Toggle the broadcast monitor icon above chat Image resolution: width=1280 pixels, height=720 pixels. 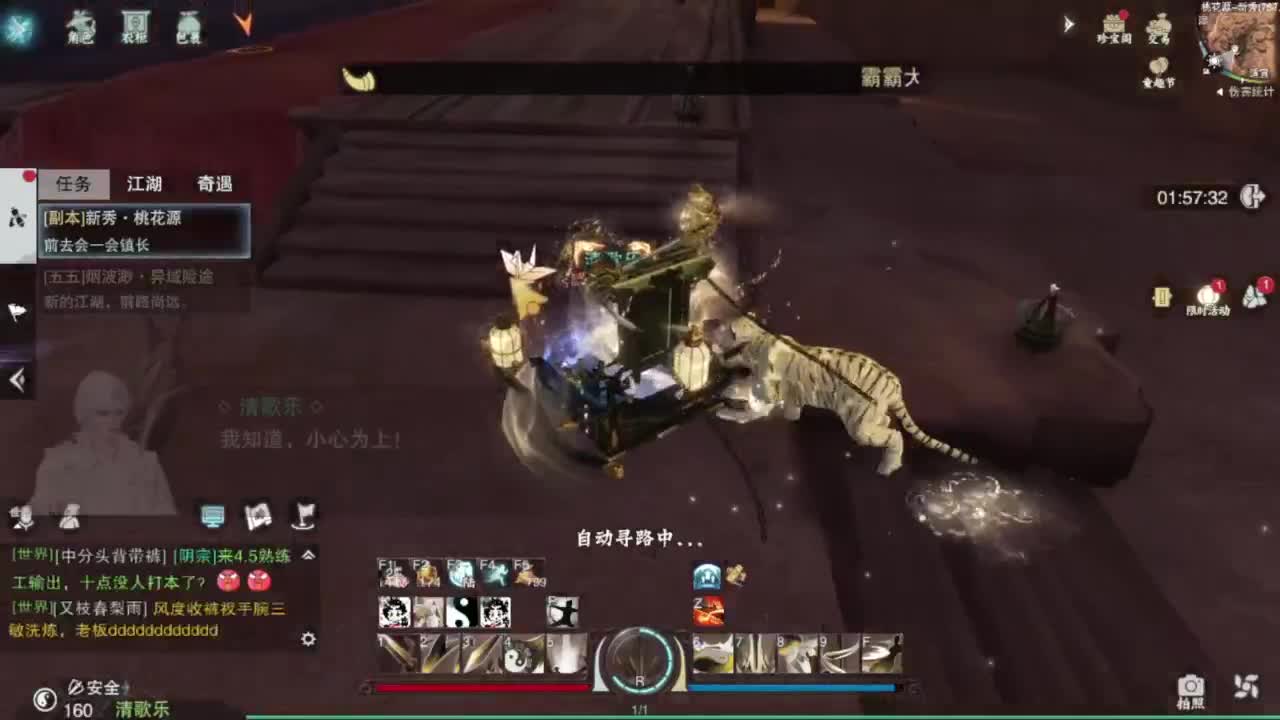point(212,515)
